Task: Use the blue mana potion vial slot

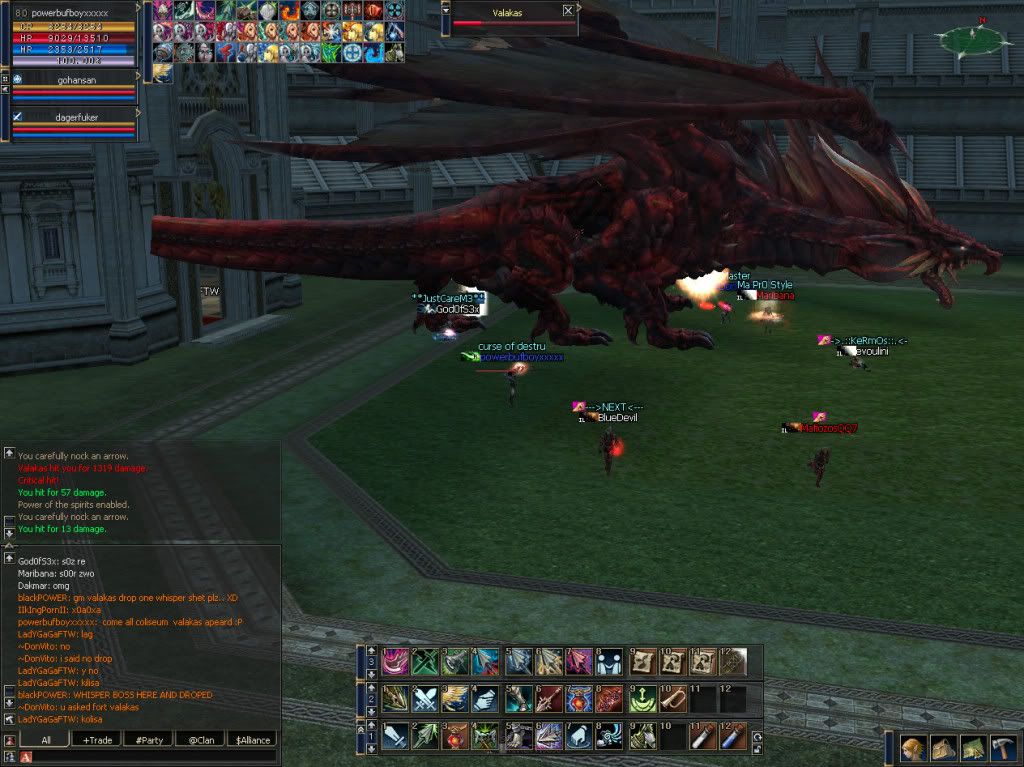Action: click(733, 736)
